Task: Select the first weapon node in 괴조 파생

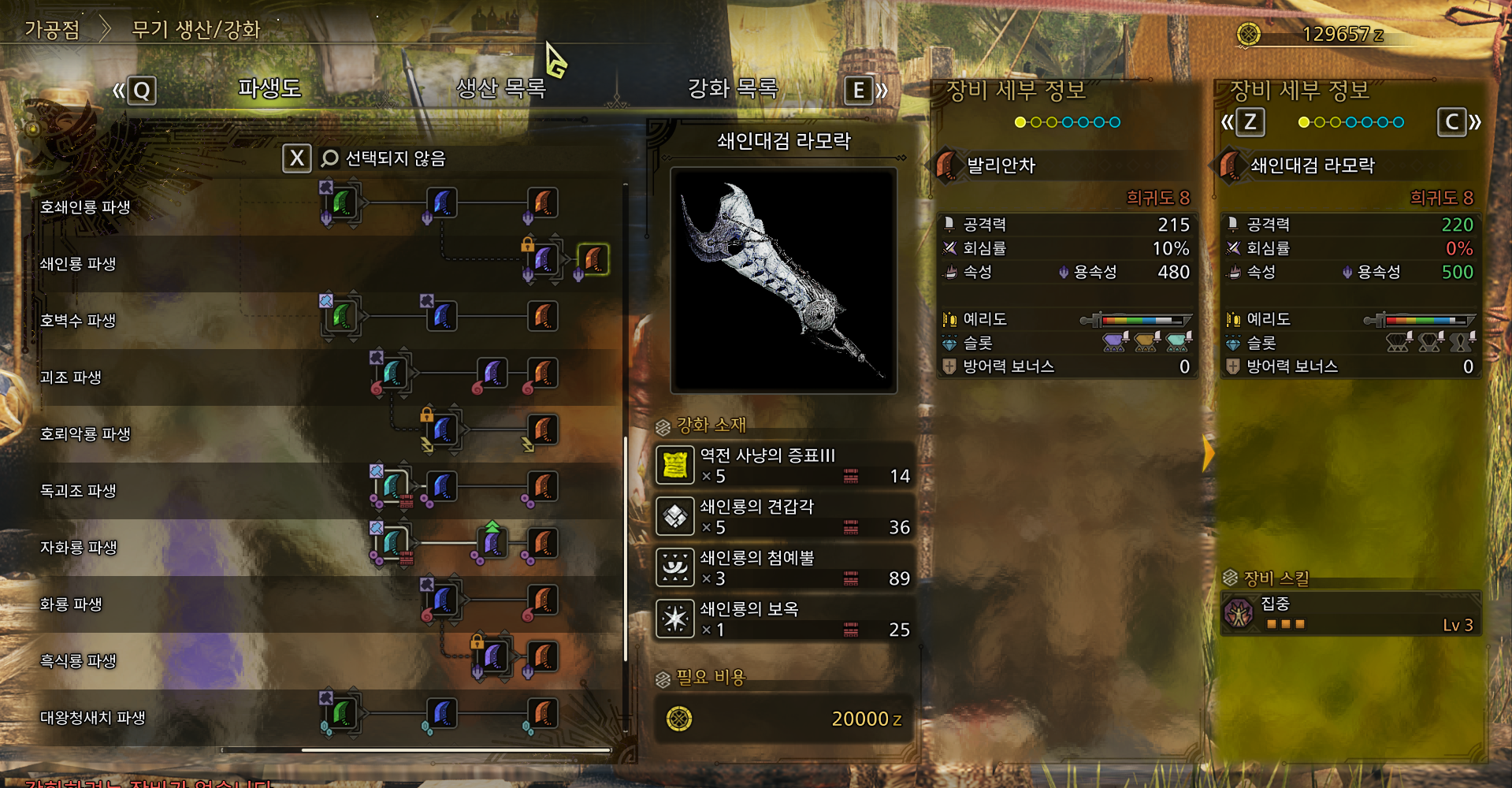Action: (392, 373)
